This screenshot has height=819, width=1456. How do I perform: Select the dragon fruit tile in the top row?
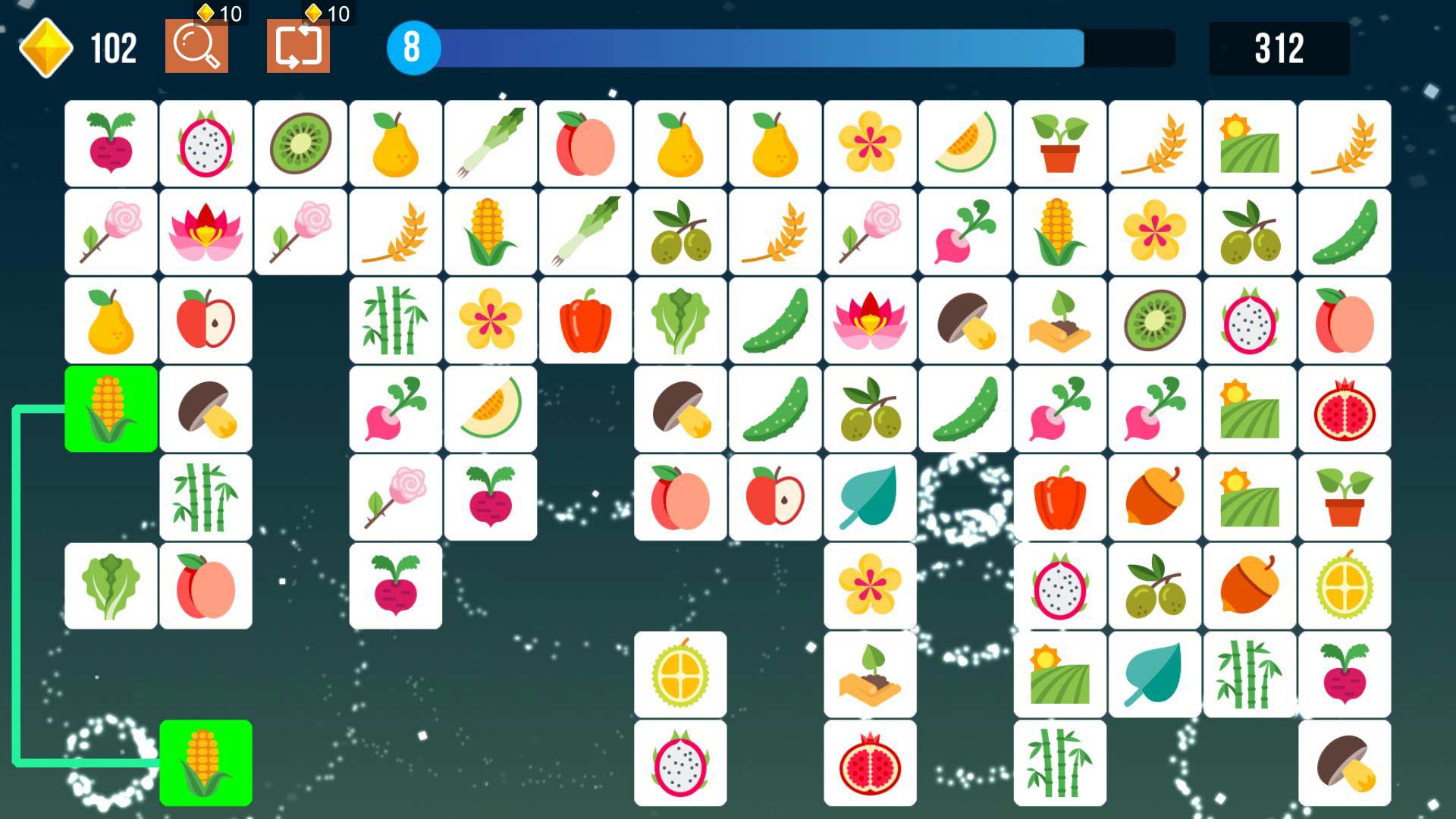205,144
